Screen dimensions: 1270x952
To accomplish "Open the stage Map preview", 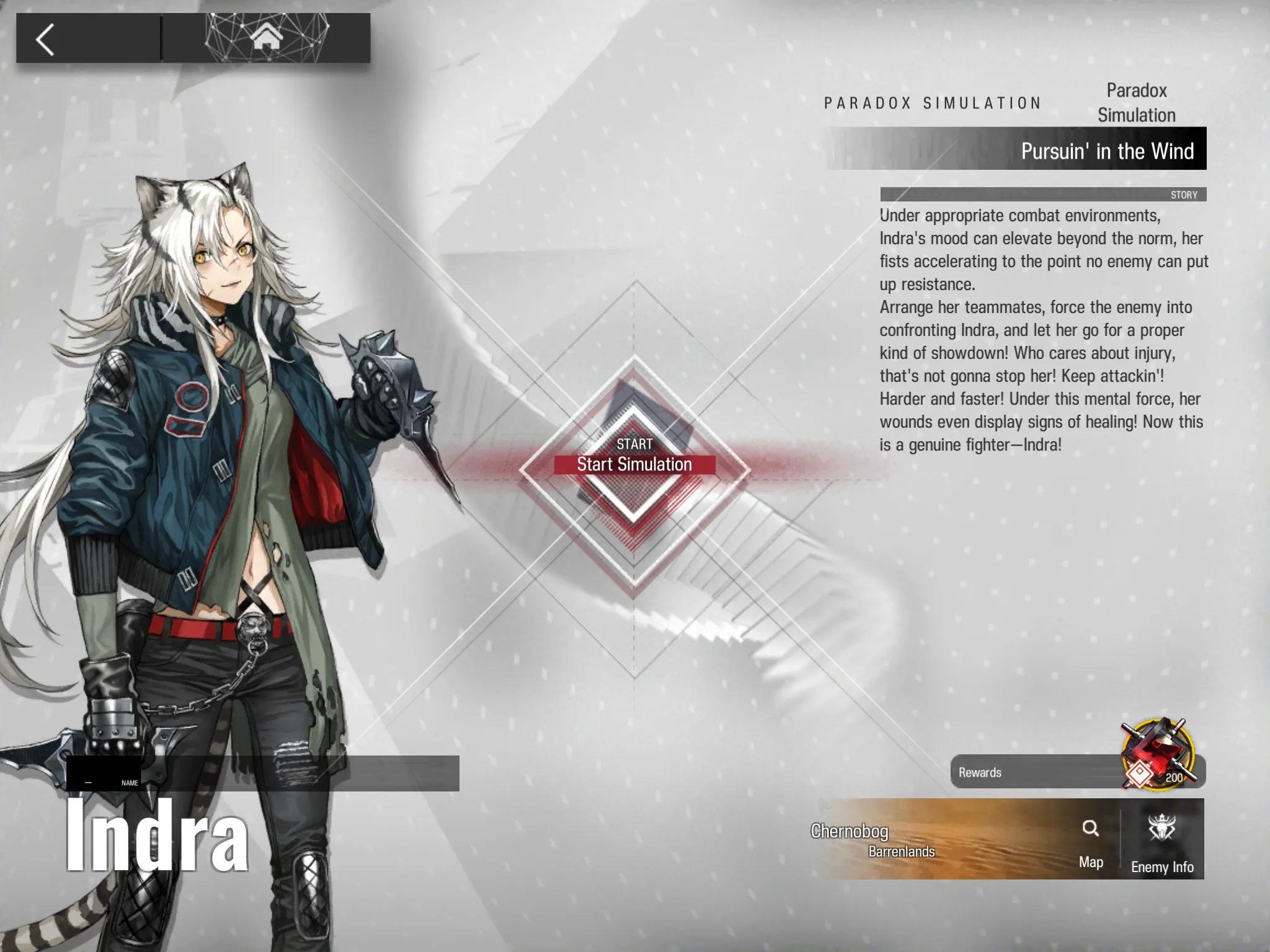I will [1090, 840].
